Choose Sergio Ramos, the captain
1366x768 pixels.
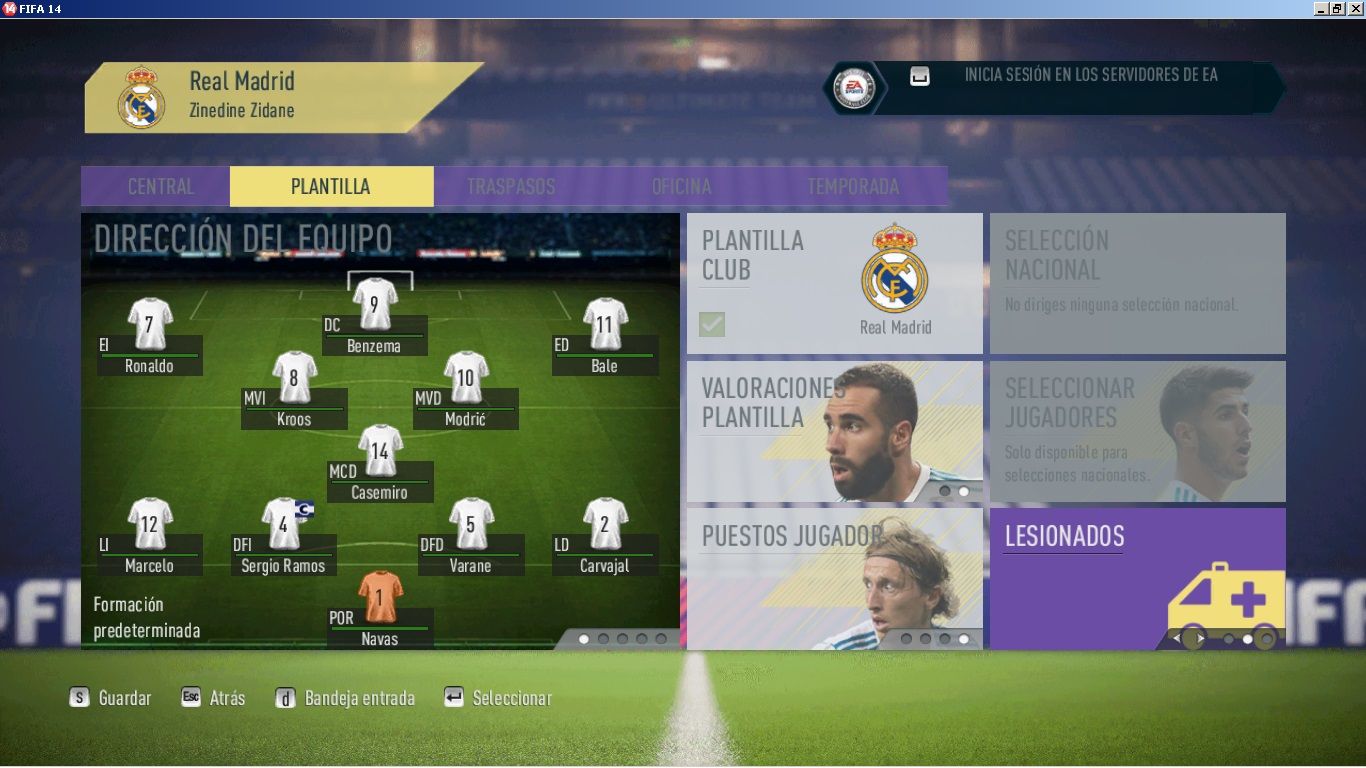coord(283,524)
